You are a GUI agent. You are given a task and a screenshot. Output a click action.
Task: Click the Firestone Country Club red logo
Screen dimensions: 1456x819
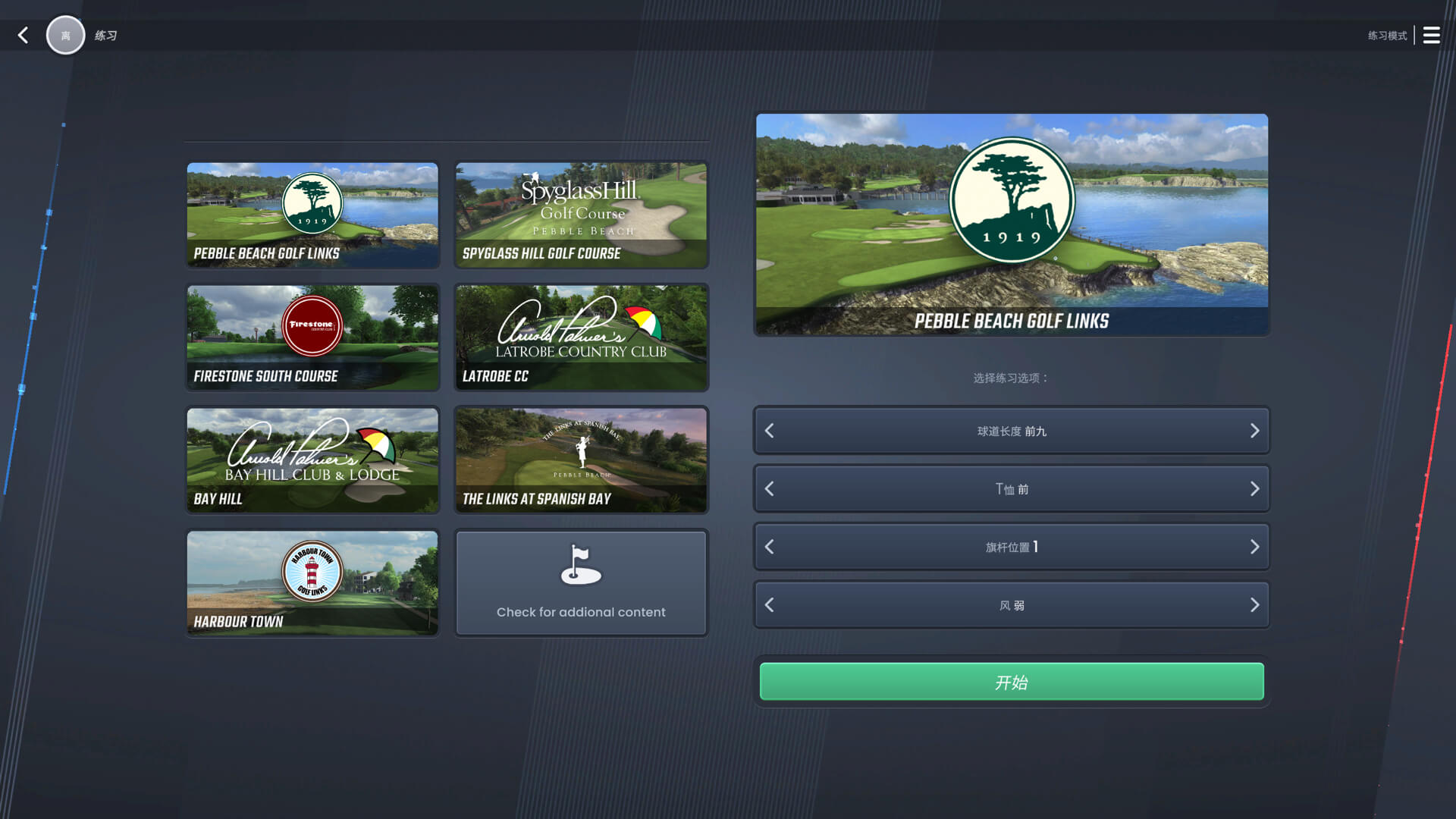click(311, 326)
